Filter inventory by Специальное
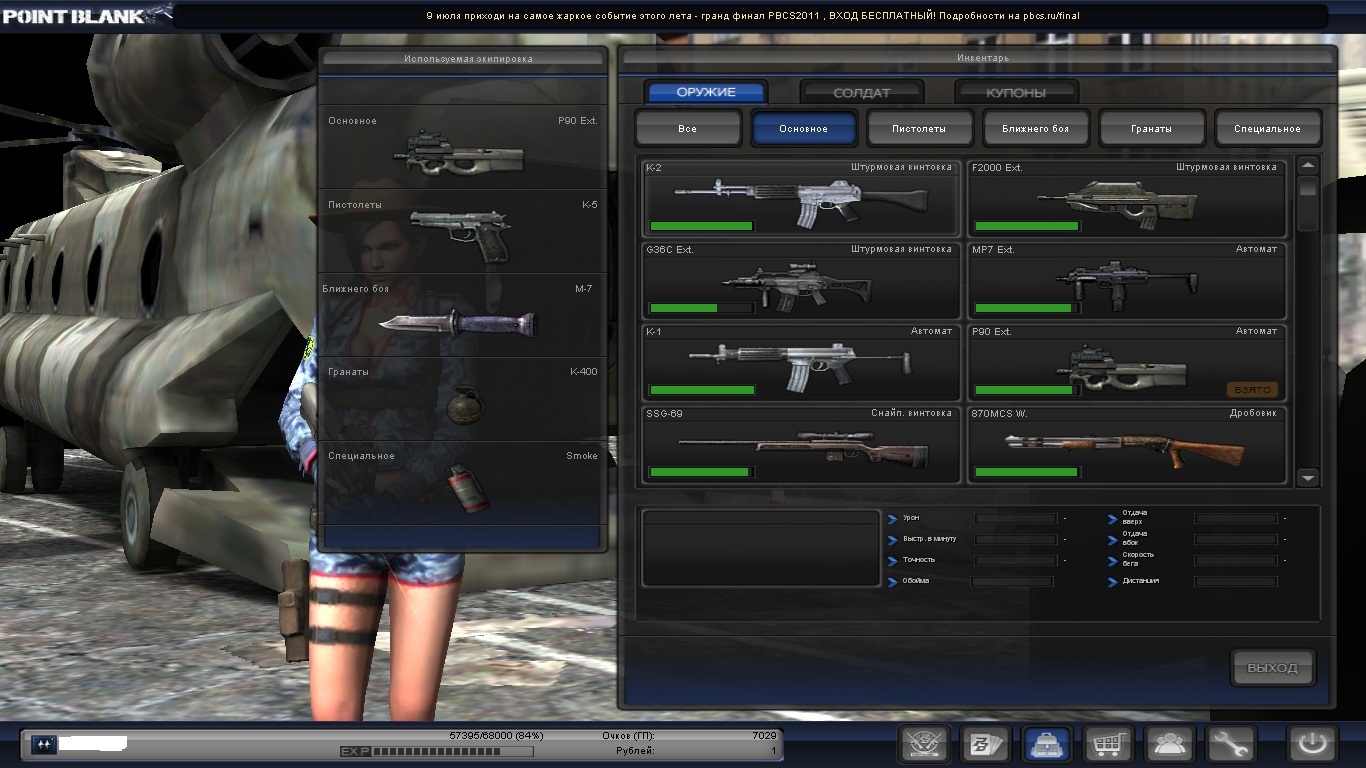This screenshot has width=1366, height=768. (1267, 129)
